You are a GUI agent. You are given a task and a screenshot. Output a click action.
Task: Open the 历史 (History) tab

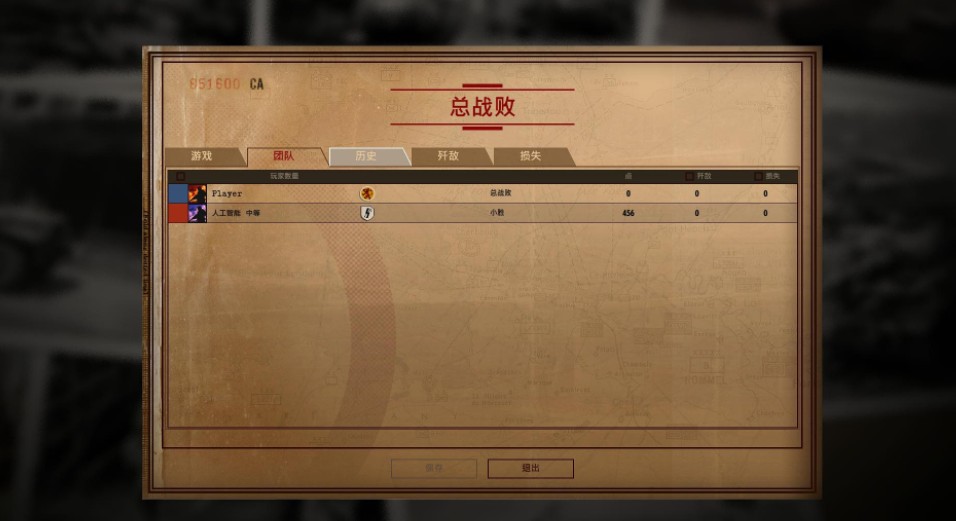366,156
